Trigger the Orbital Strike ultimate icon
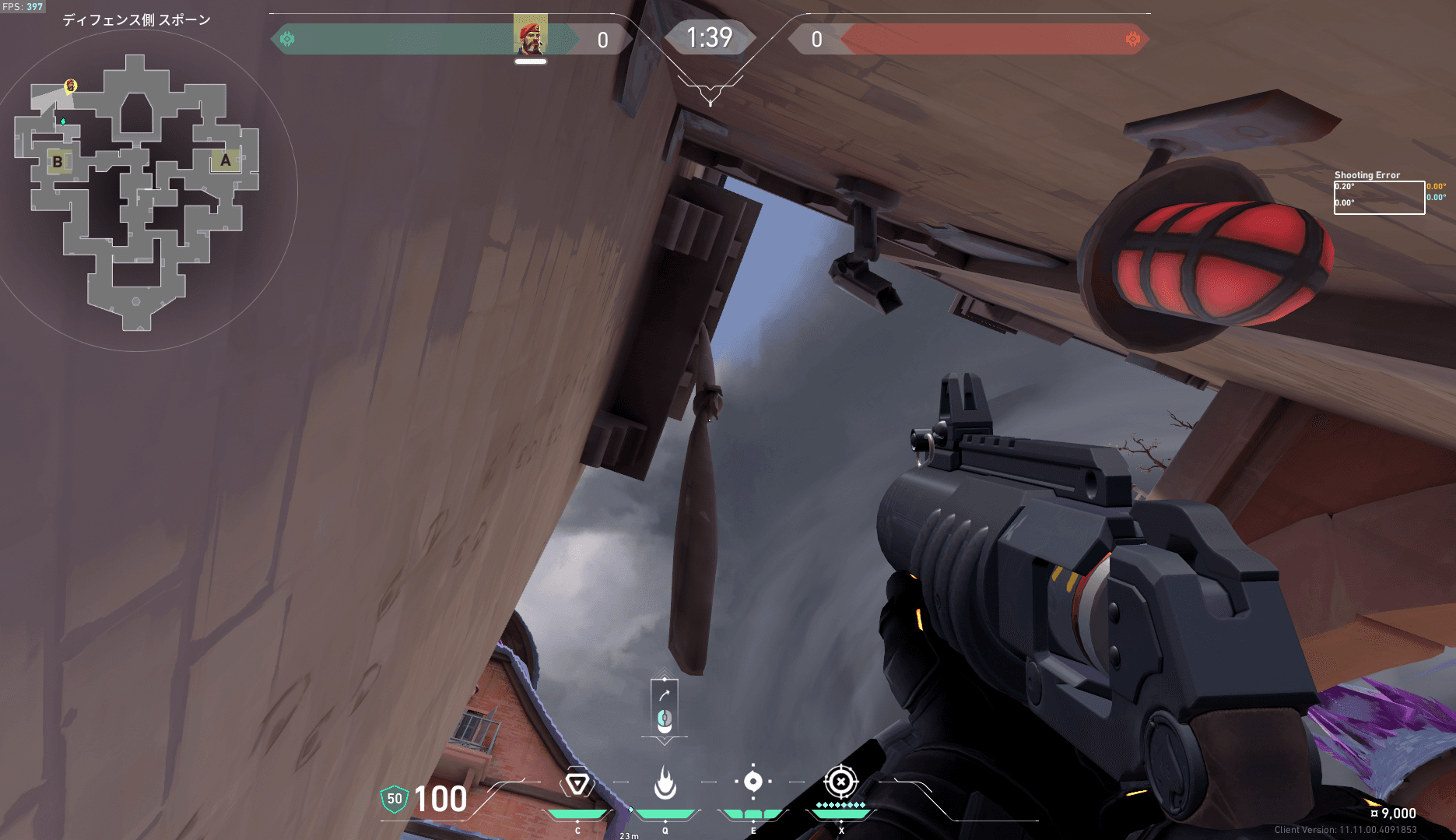This screenshot has height=840, width=1456. 840,782
